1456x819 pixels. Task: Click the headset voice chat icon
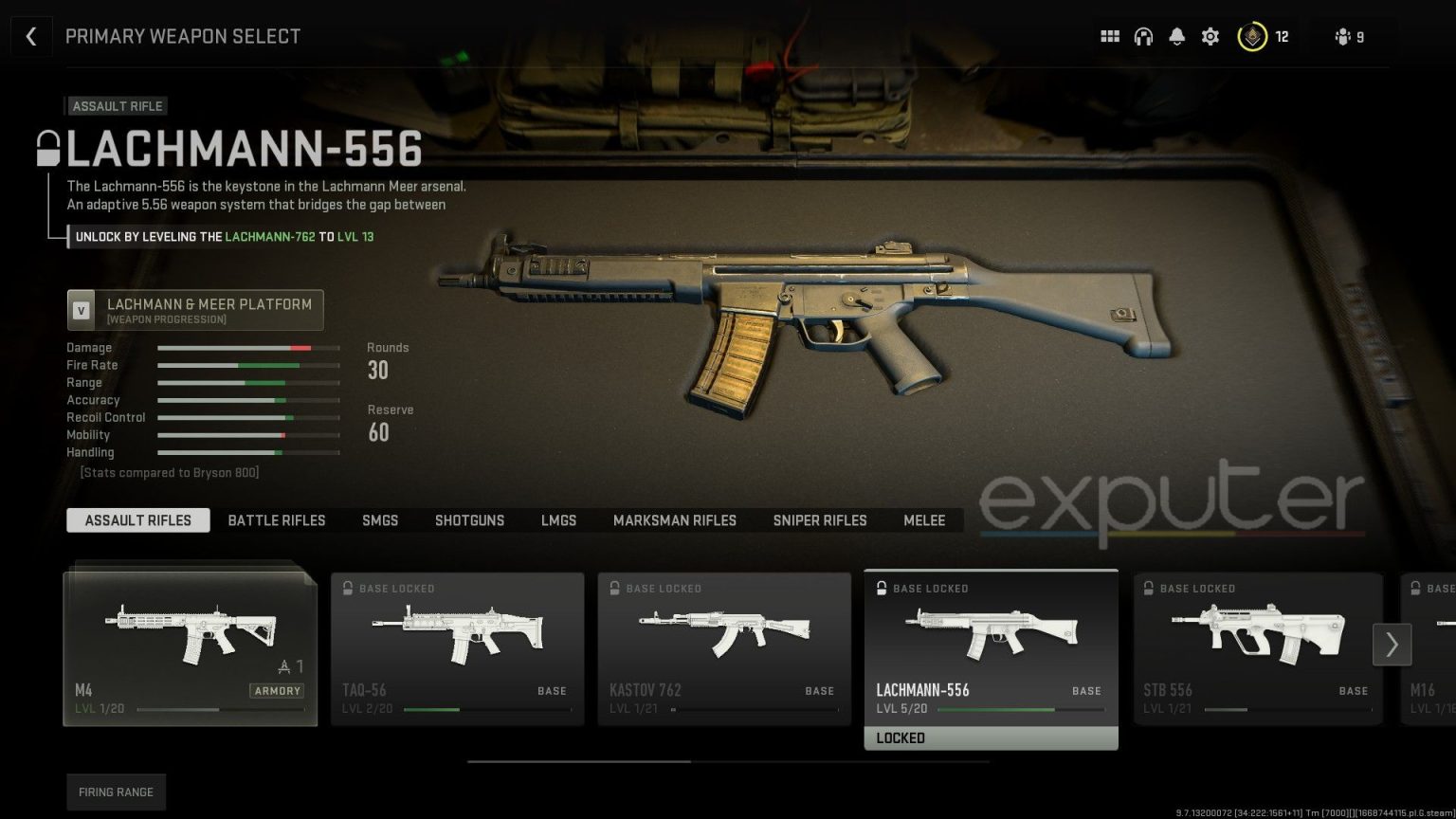click(1143, 36)
